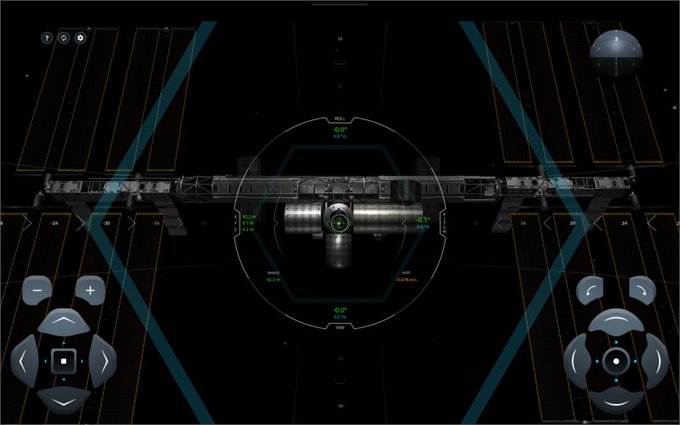The image size is (680, 425).
Task: Translate left using the left chevron
Action: [x=26, y=360]
